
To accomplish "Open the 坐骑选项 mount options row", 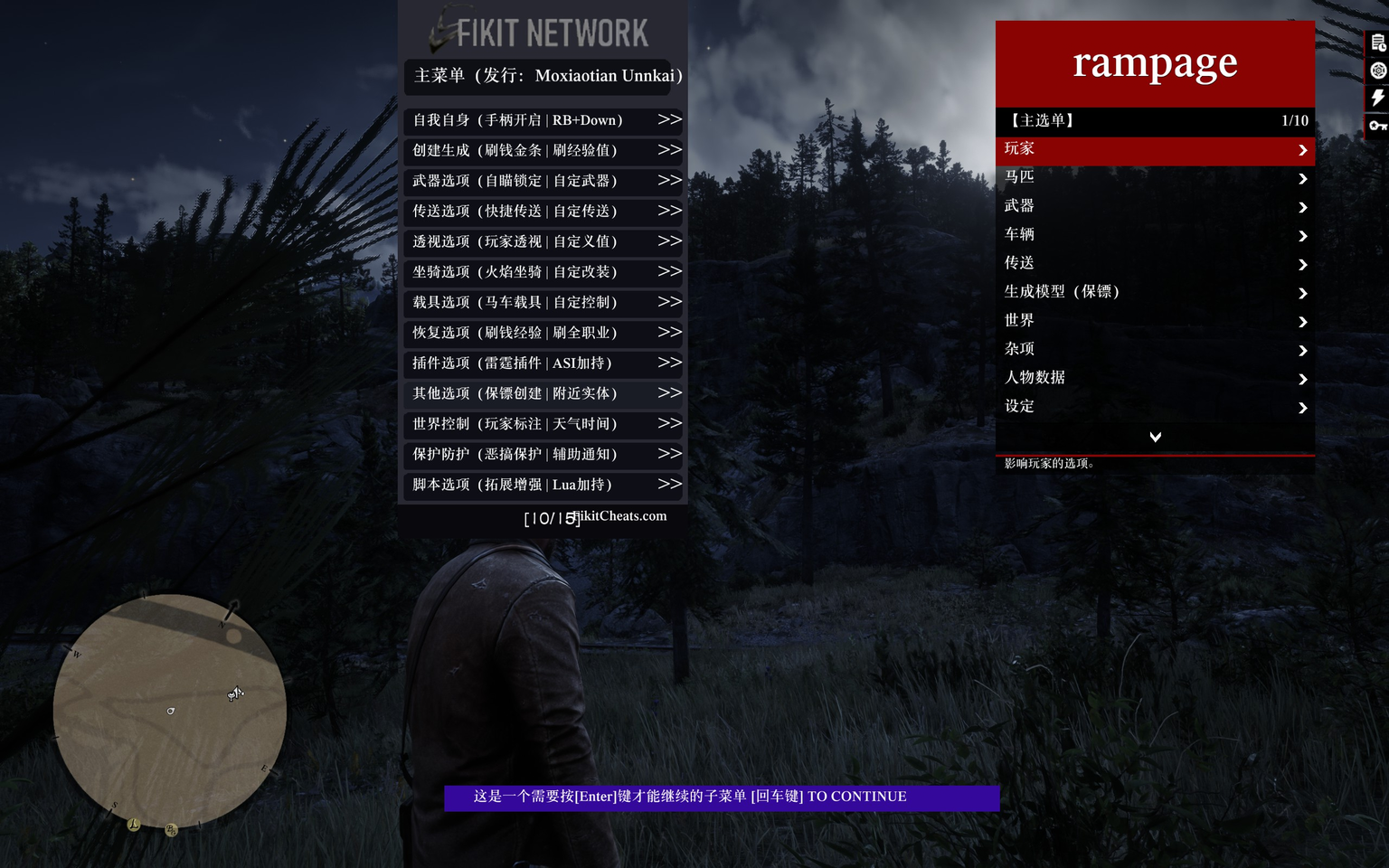I will point(543,272).
